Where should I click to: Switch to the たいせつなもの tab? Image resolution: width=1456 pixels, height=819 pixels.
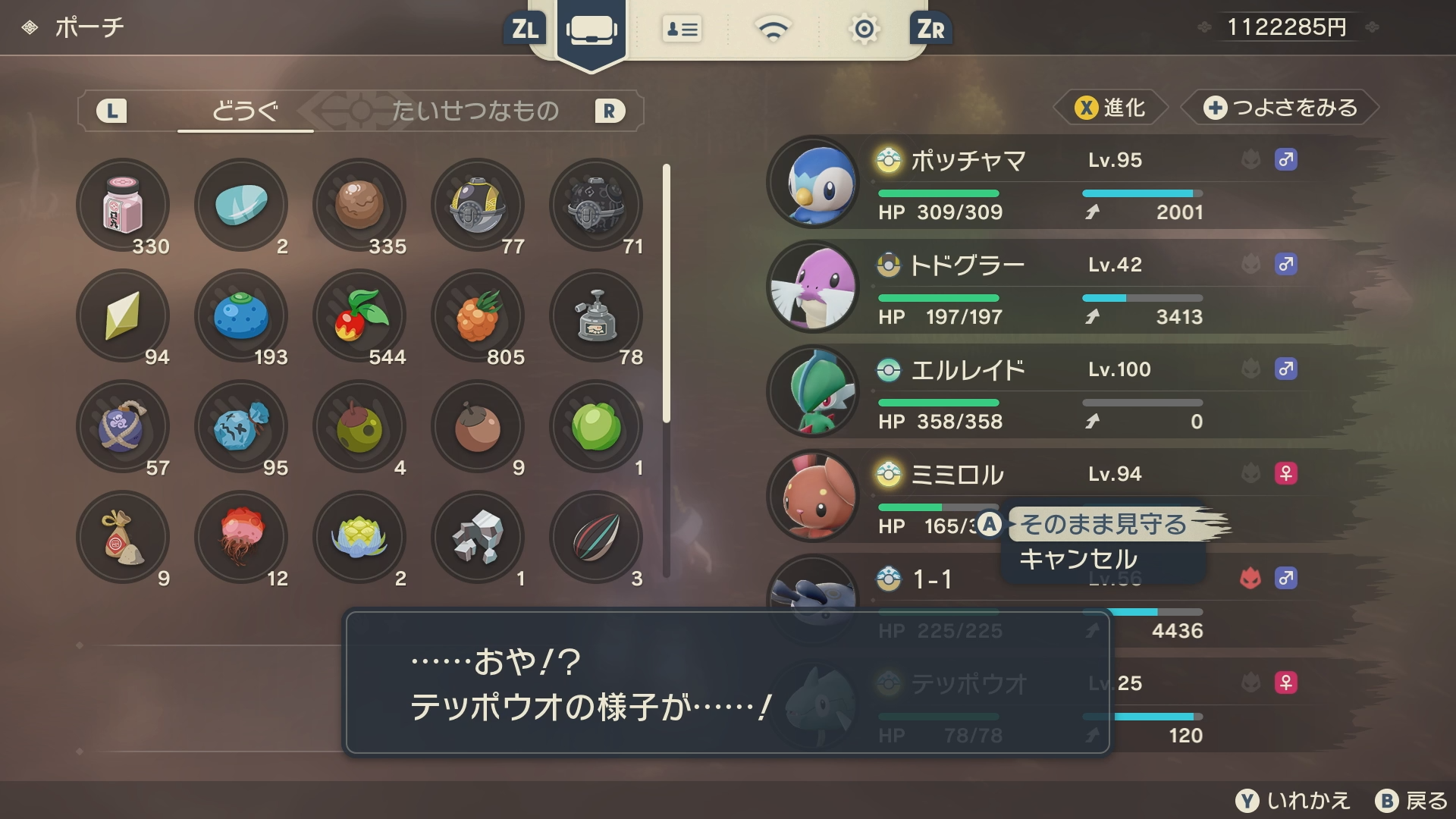point(475,111)
